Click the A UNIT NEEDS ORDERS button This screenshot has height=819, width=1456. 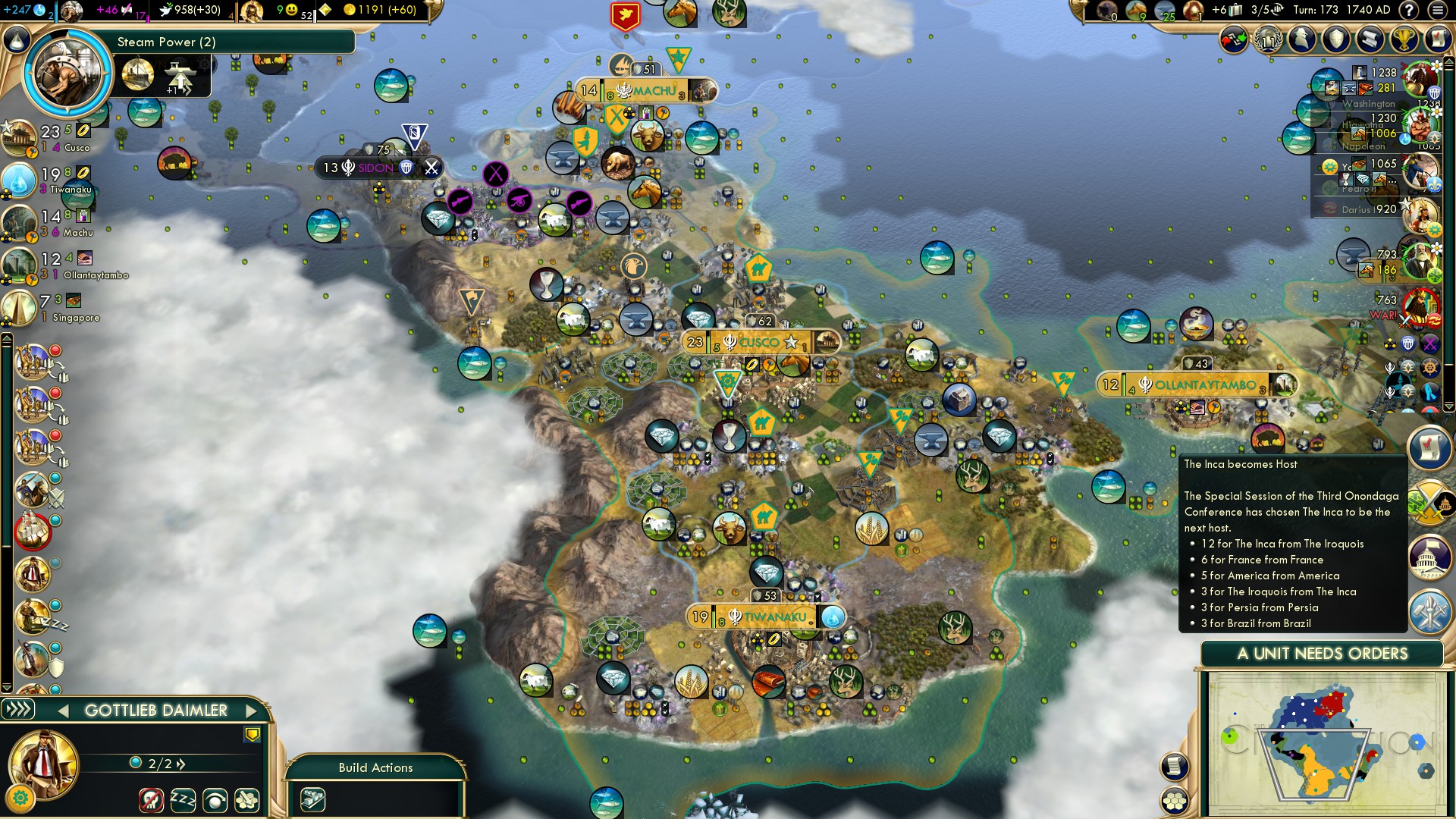pyautogui.click(x=1323, y=654)
